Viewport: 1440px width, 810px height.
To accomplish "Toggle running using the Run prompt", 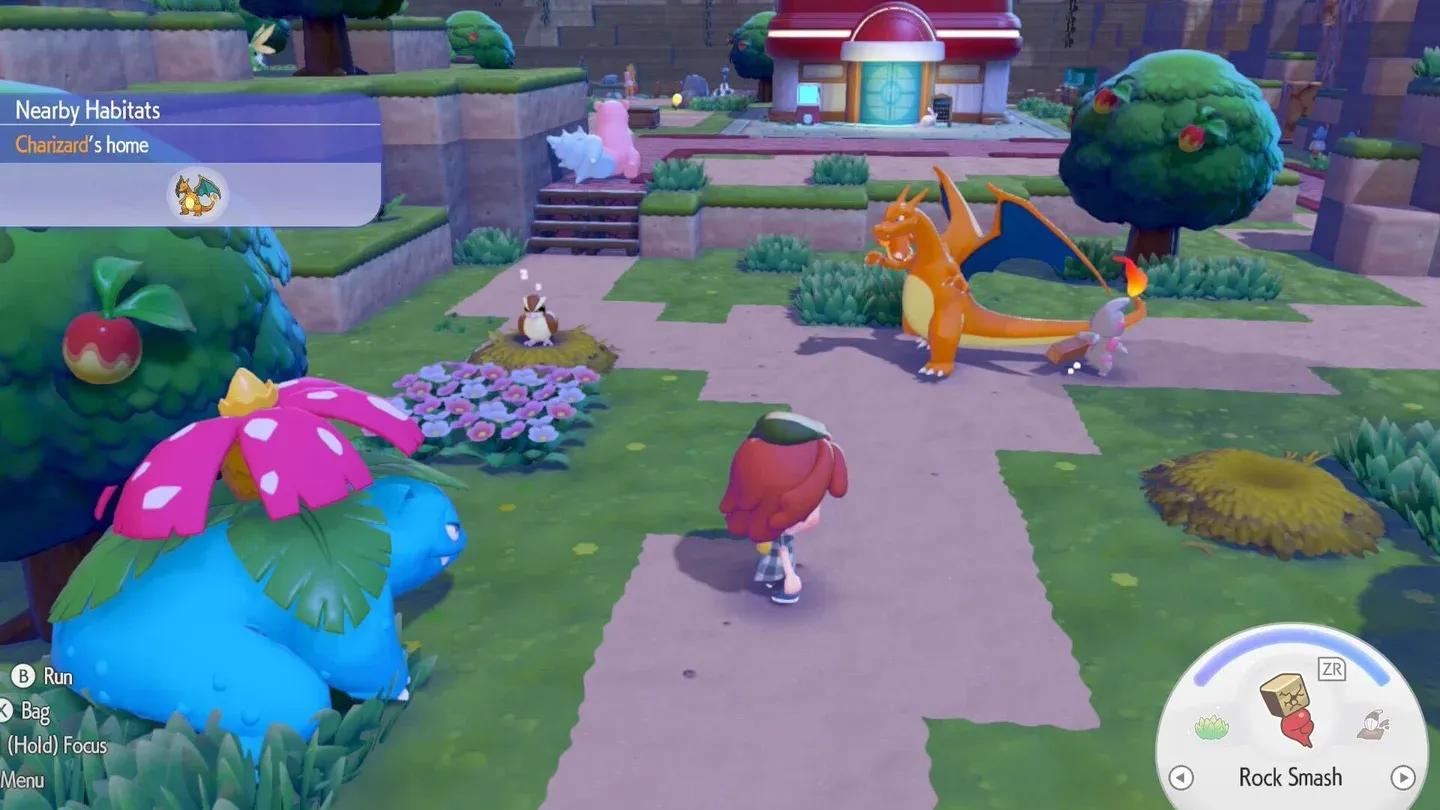I will point(58,676).
